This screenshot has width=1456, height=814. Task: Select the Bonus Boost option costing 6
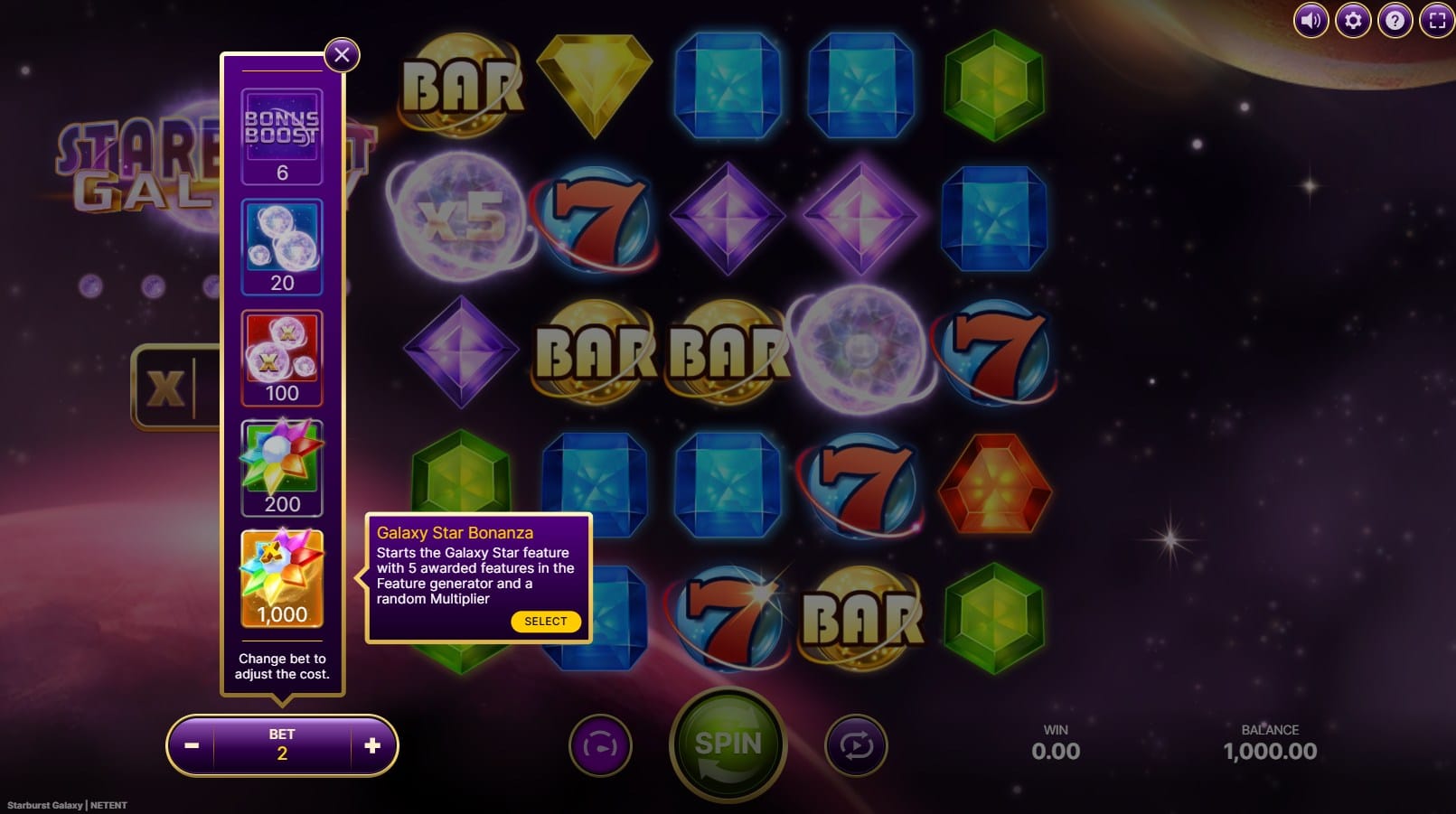(x=282, y=136)
